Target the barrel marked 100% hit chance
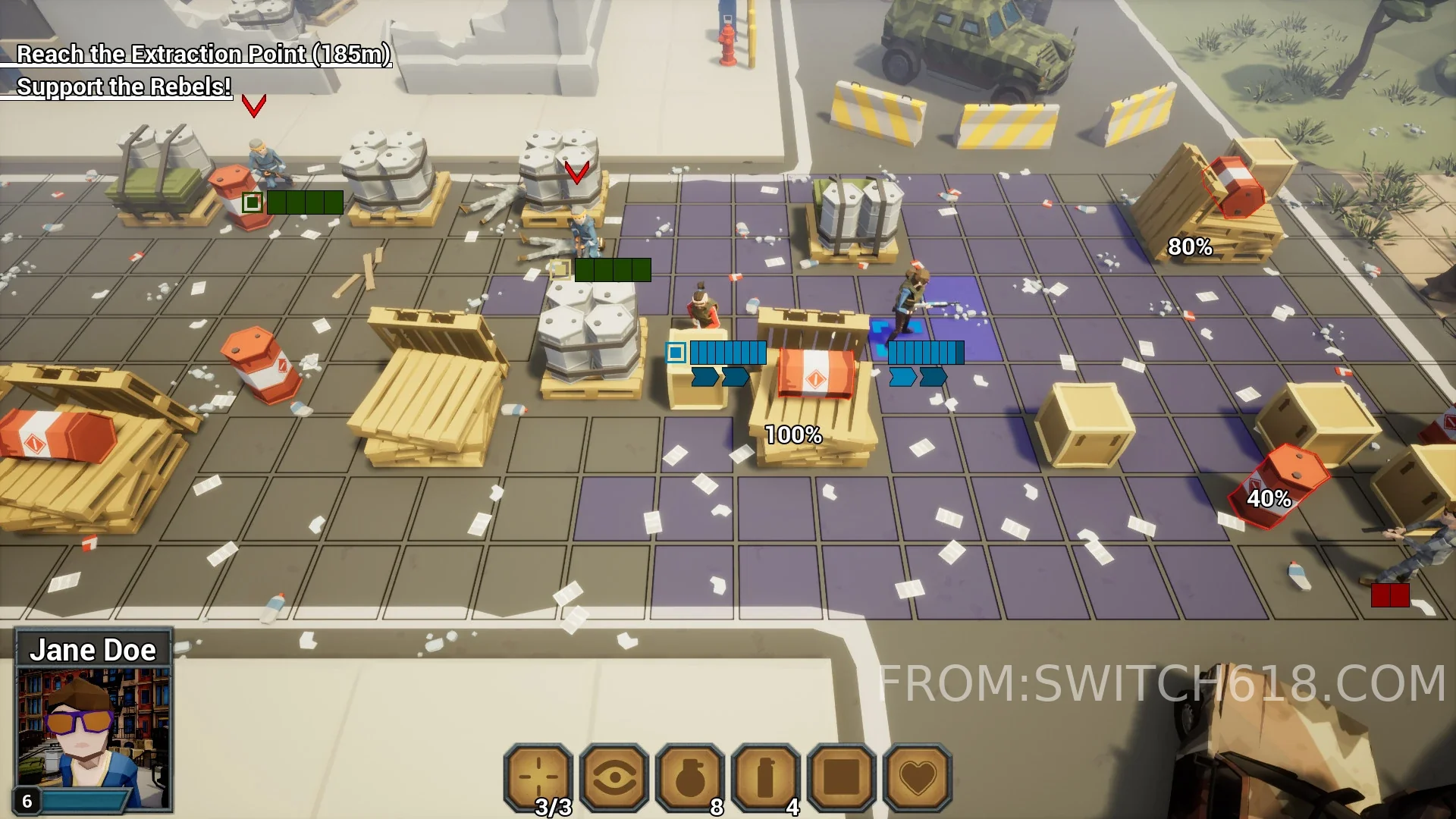 816,373
